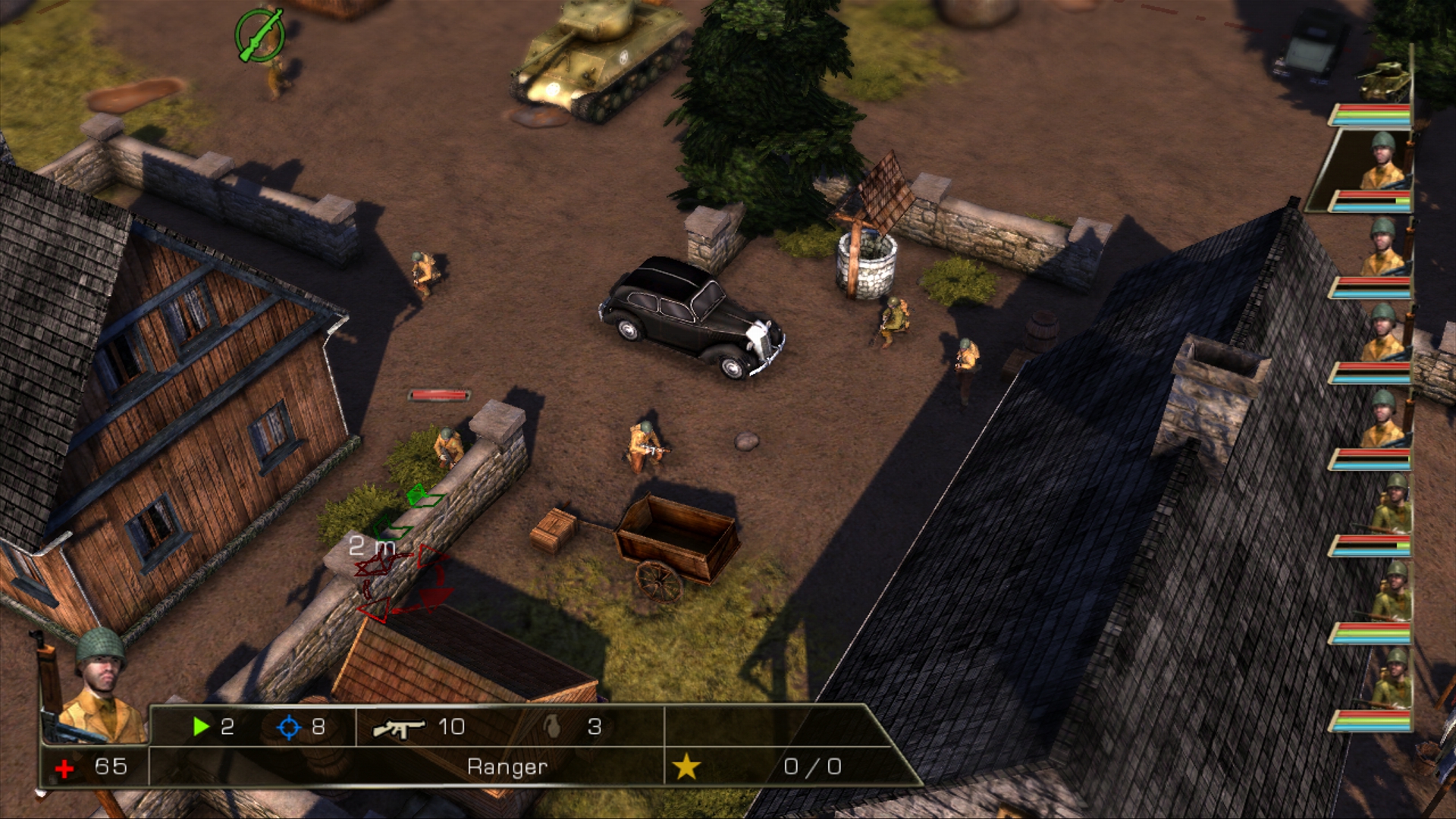Select the tank in the unit list
The image size is (1456, 819).
pos(1385,80)
